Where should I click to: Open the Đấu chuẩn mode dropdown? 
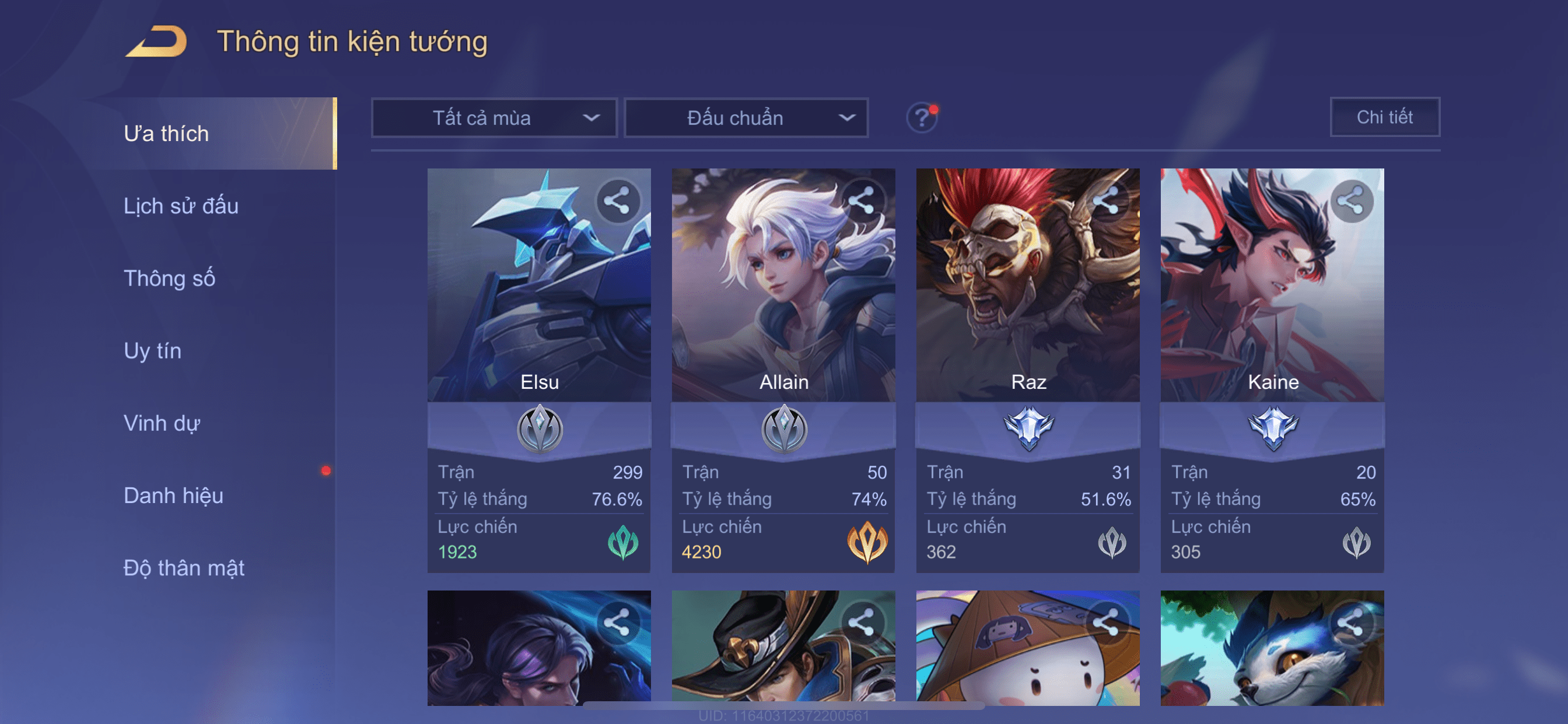[745, 117]
